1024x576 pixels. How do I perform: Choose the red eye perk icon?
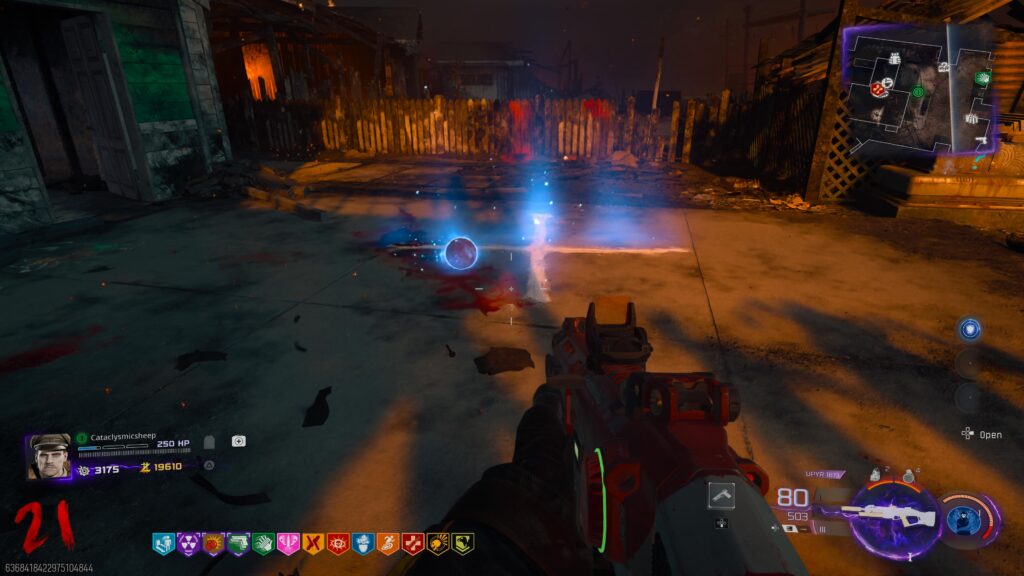pos(337,543)
